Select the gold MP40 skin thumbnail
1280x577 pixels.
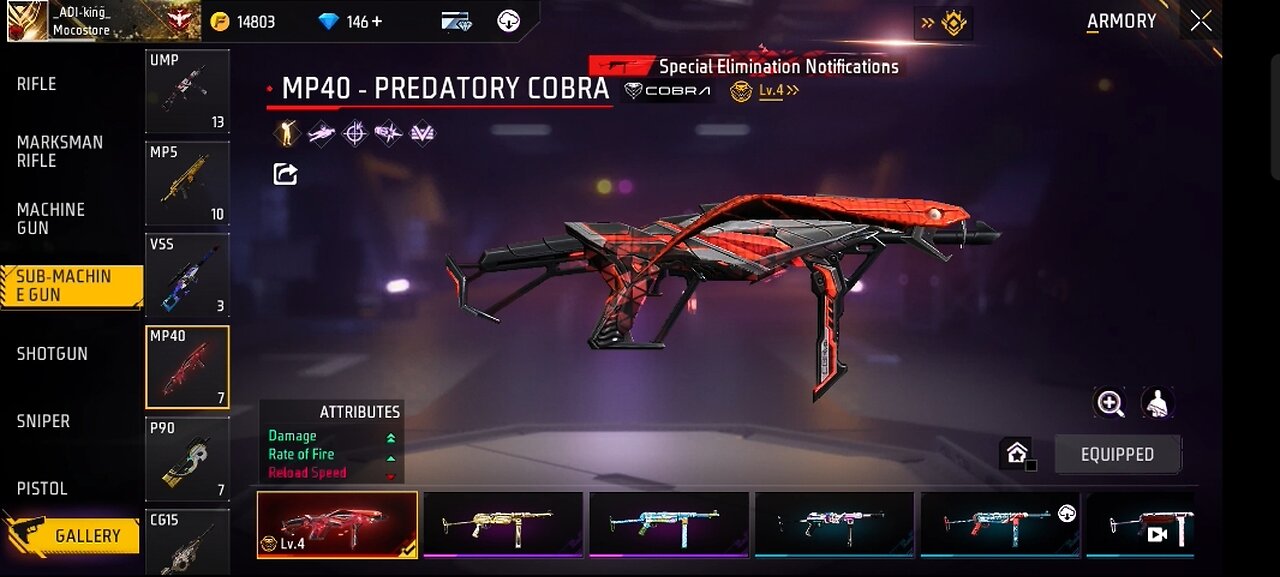tap(503, 523)
